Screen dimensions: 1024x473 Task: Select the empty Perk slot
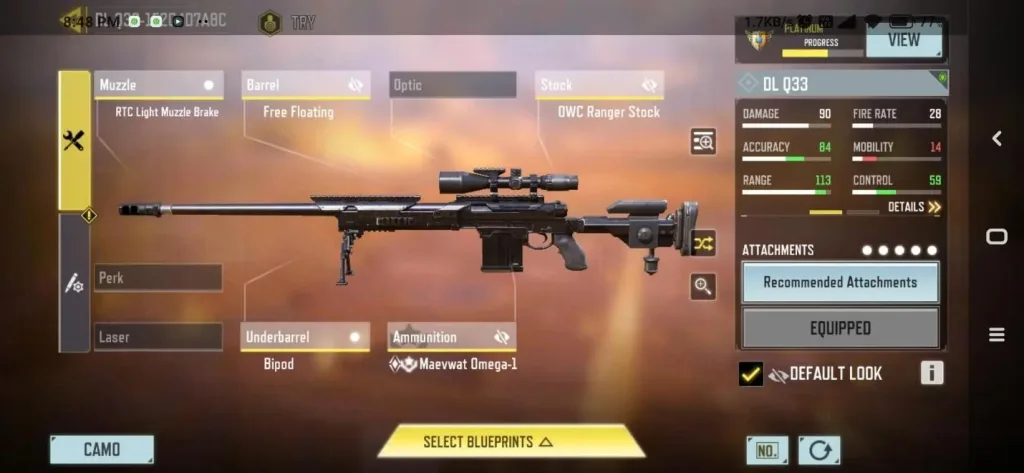[158, 278]
